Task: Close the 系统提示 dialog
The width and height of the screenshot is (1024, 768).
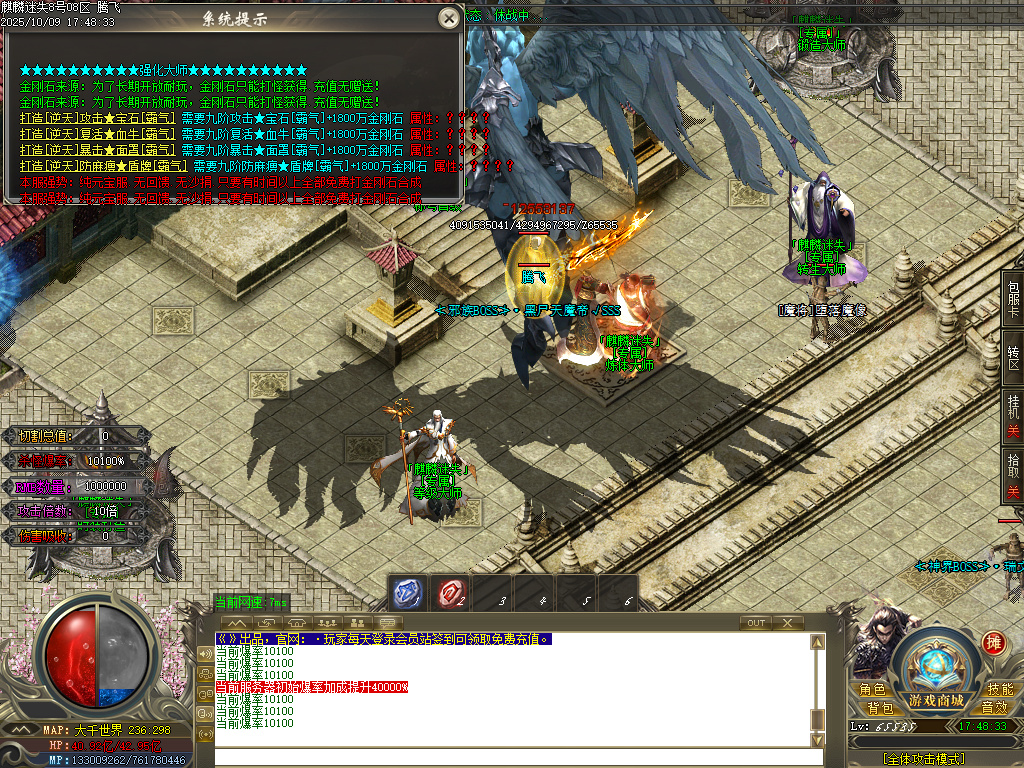Action: coord(449,18)
